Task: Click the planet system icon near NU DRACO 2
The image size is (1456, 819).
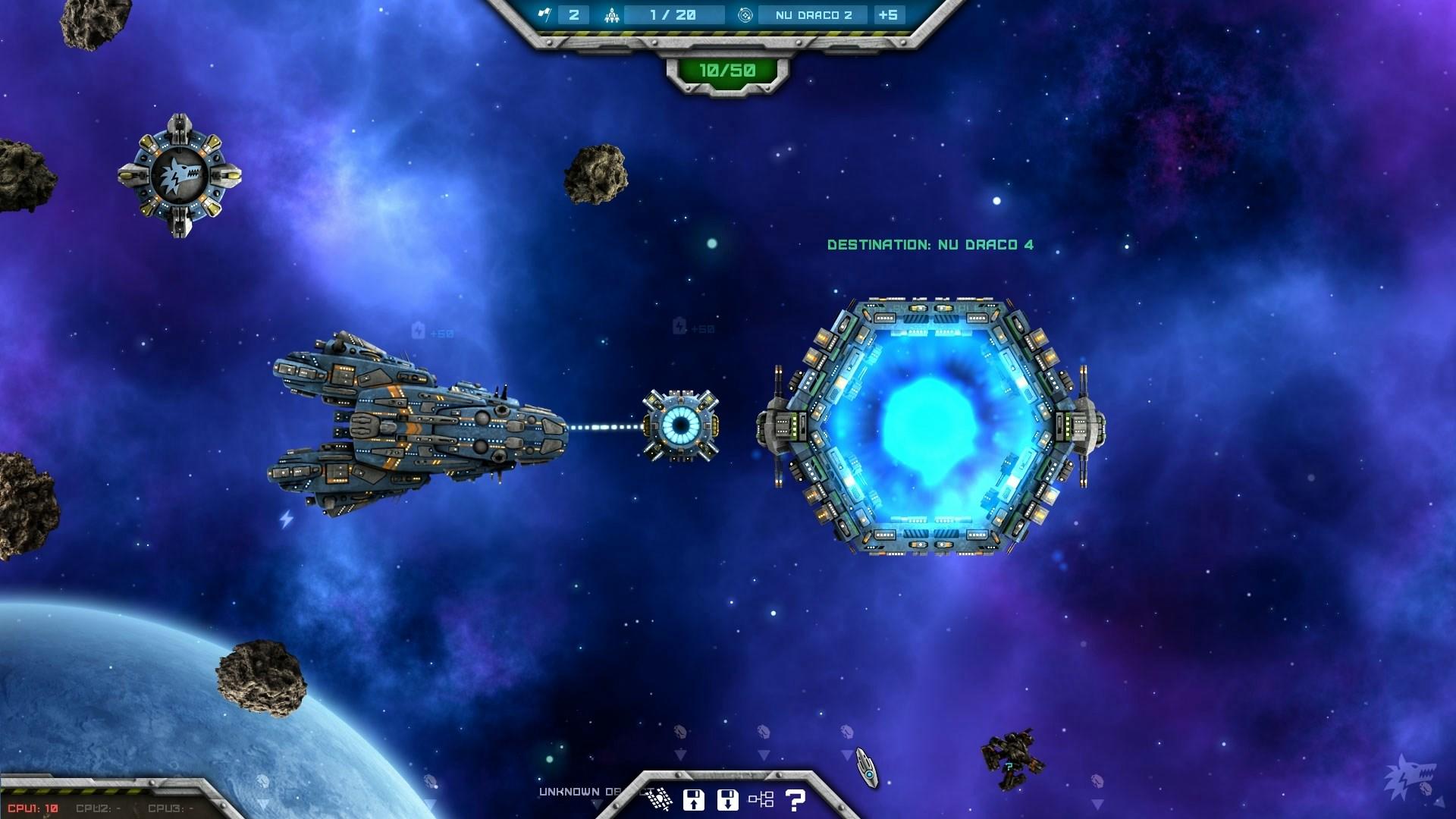Action: [745, 14]
